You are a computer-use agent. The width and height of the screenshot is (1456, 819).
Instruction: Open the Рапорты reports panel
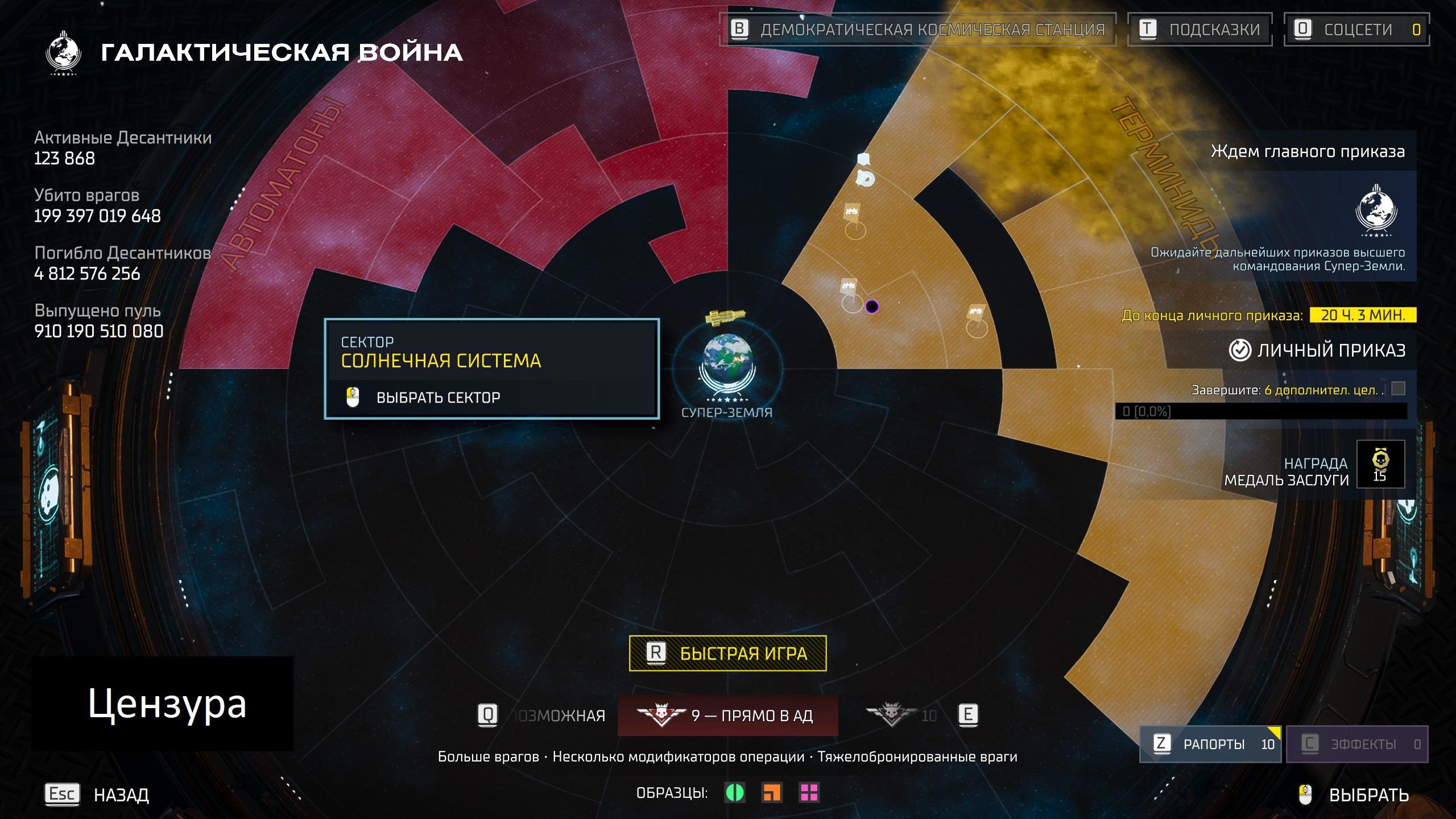(x=1210, y=744)
